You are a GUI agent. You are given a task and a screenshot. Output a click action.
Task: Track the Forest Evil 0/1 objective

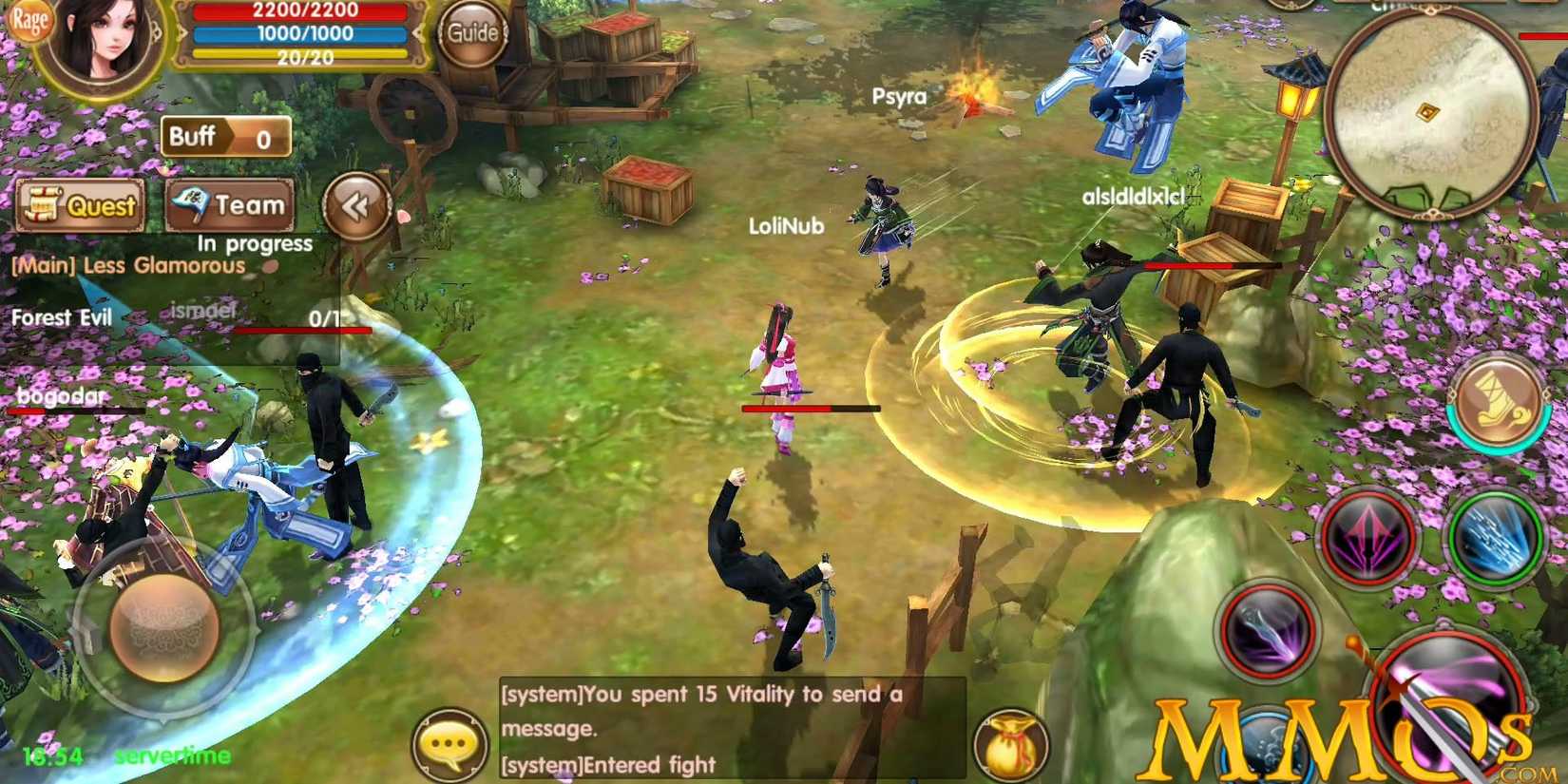pos(63,317)
